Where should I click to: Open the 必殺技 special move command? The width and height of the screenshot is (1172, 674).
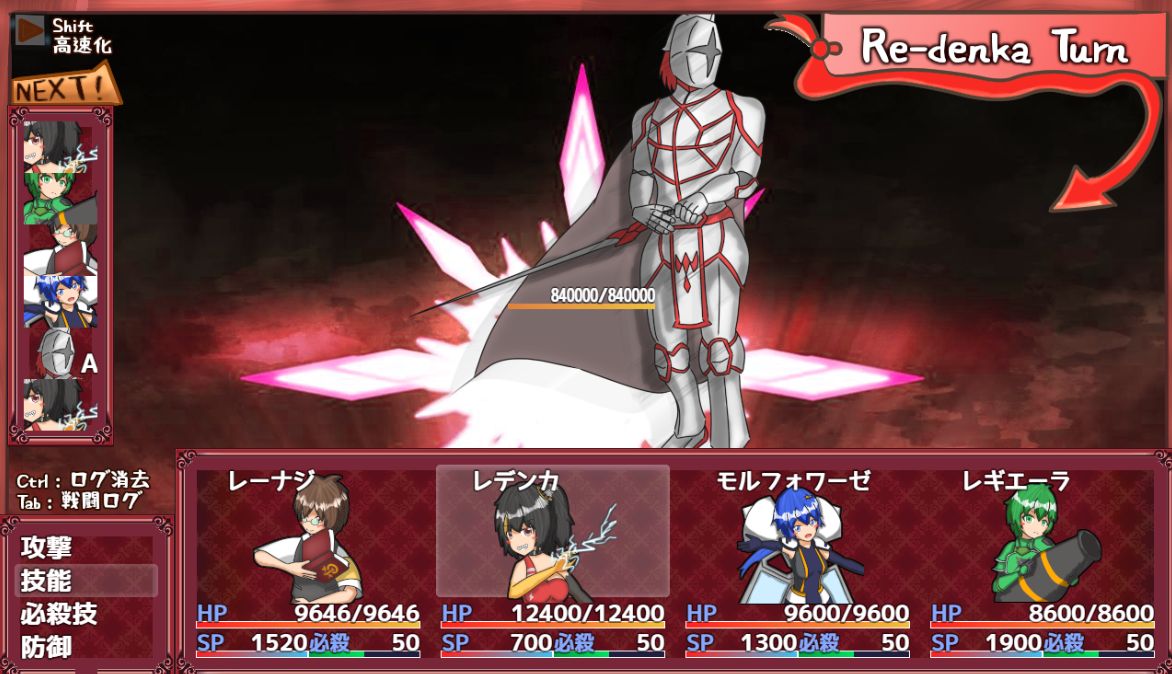point(59,614)
